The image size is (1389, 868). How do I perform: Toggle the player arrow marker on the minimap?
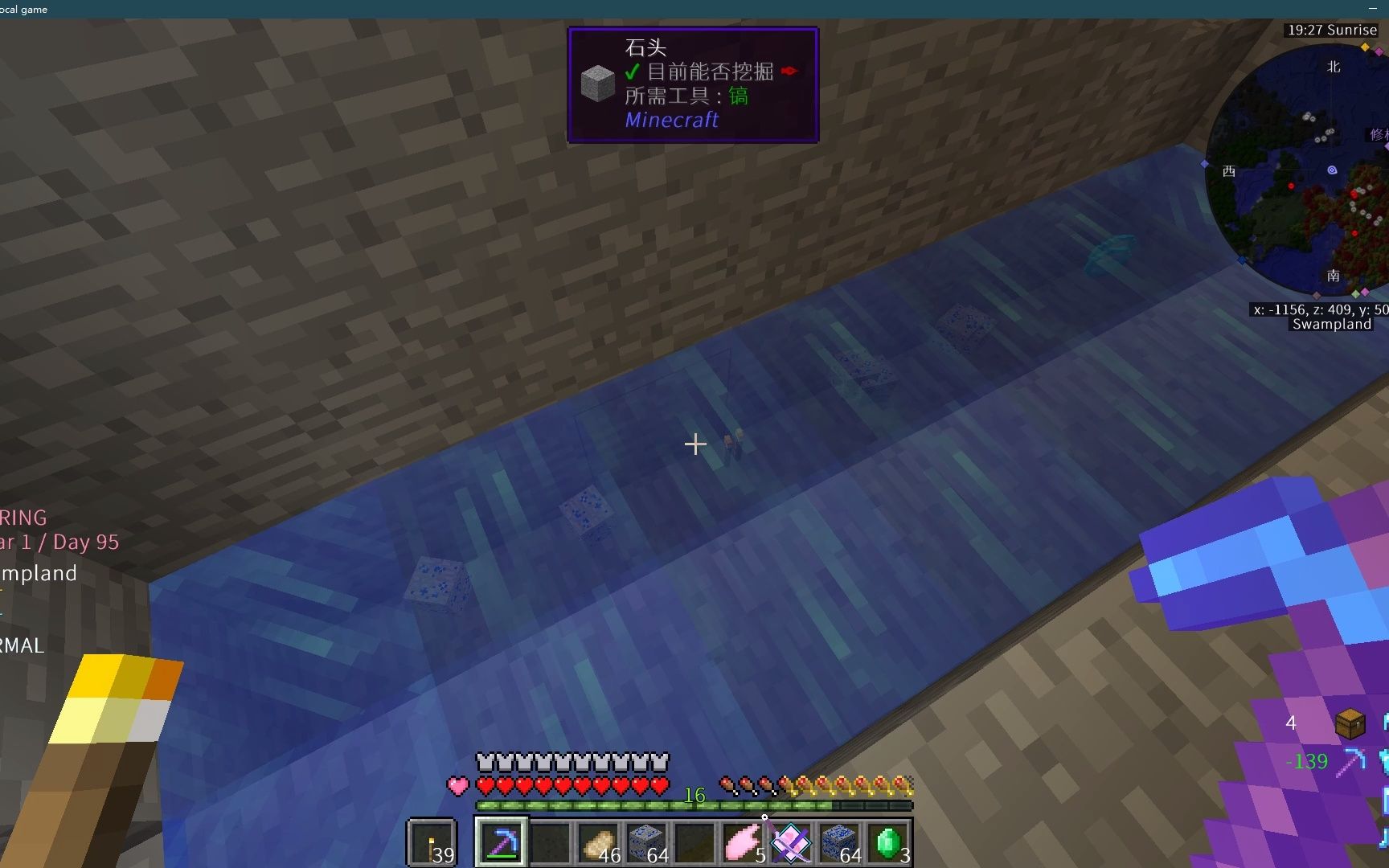click(1332, 170)
